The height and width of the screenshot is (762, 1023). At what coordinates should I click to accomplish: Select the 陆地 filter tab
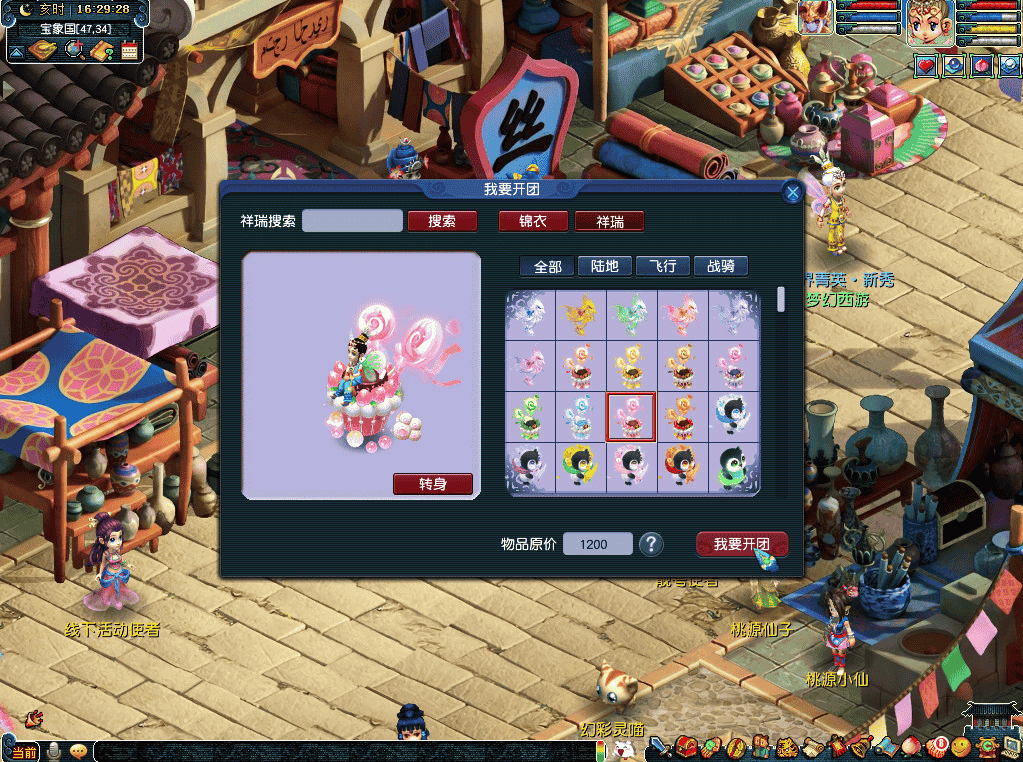pyautogui.click(x=604, y=266)
